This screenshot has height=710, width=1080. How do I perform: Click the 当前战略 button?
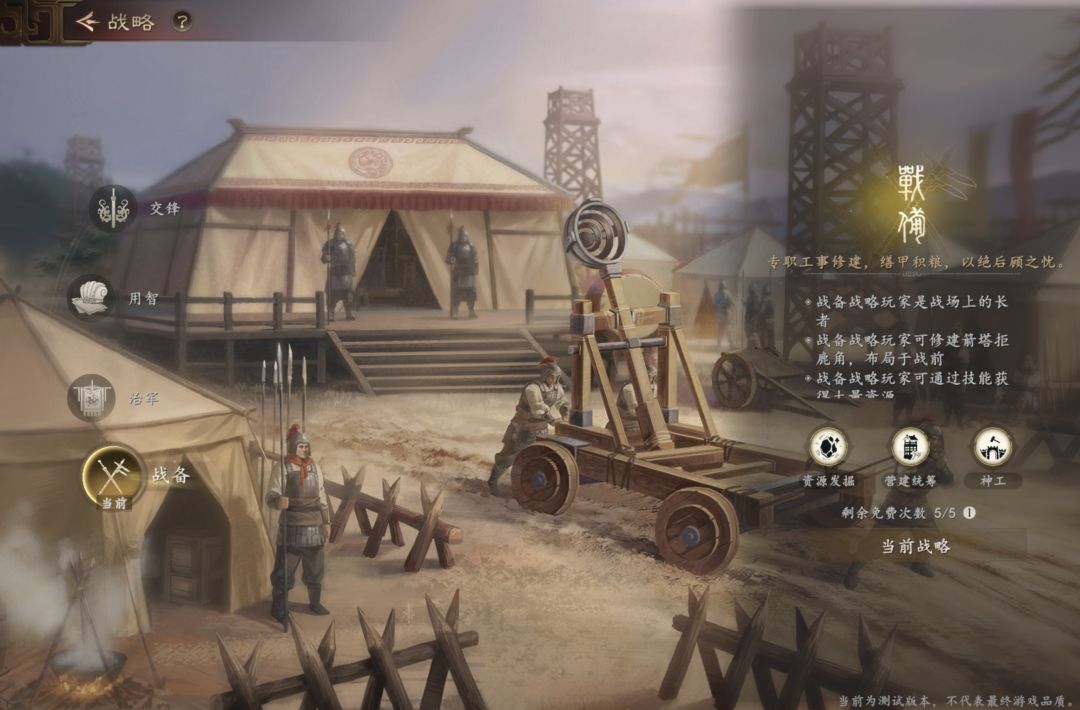pos(915,546)
